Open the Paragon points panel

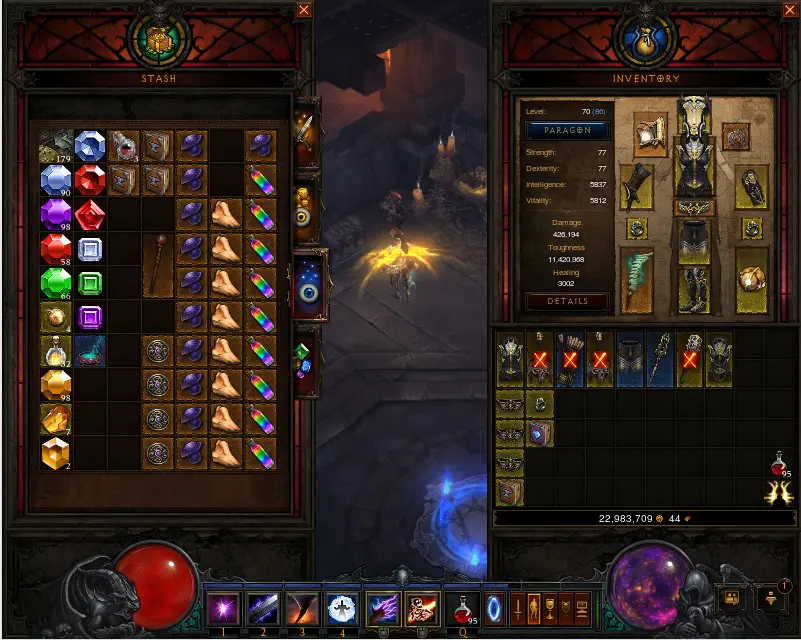pyautogui.click(x=567, y=131)
